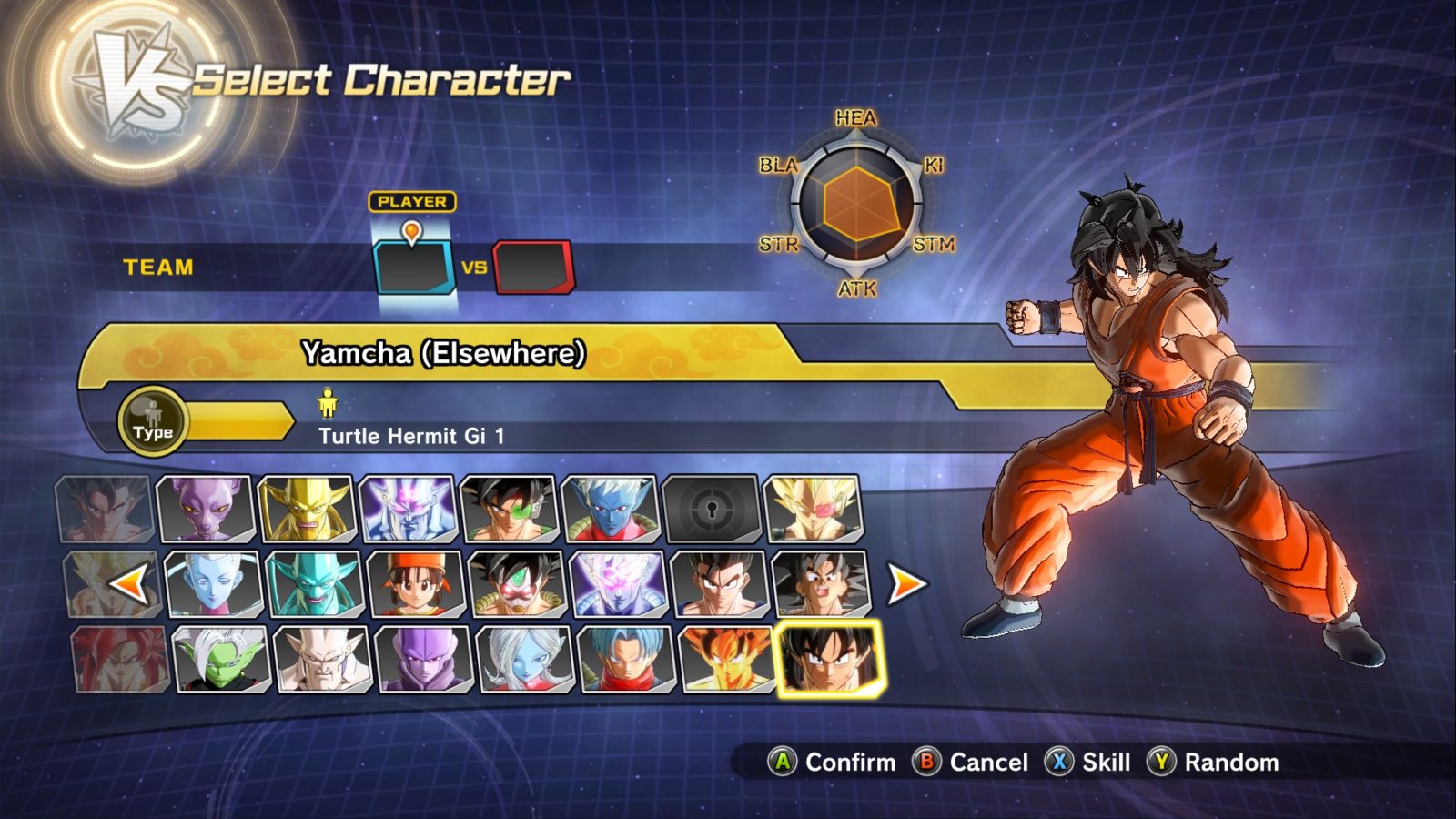Pick Towa with the white hair
Viewport: 1456px width, 819px height.
click(x=525, y=659)
